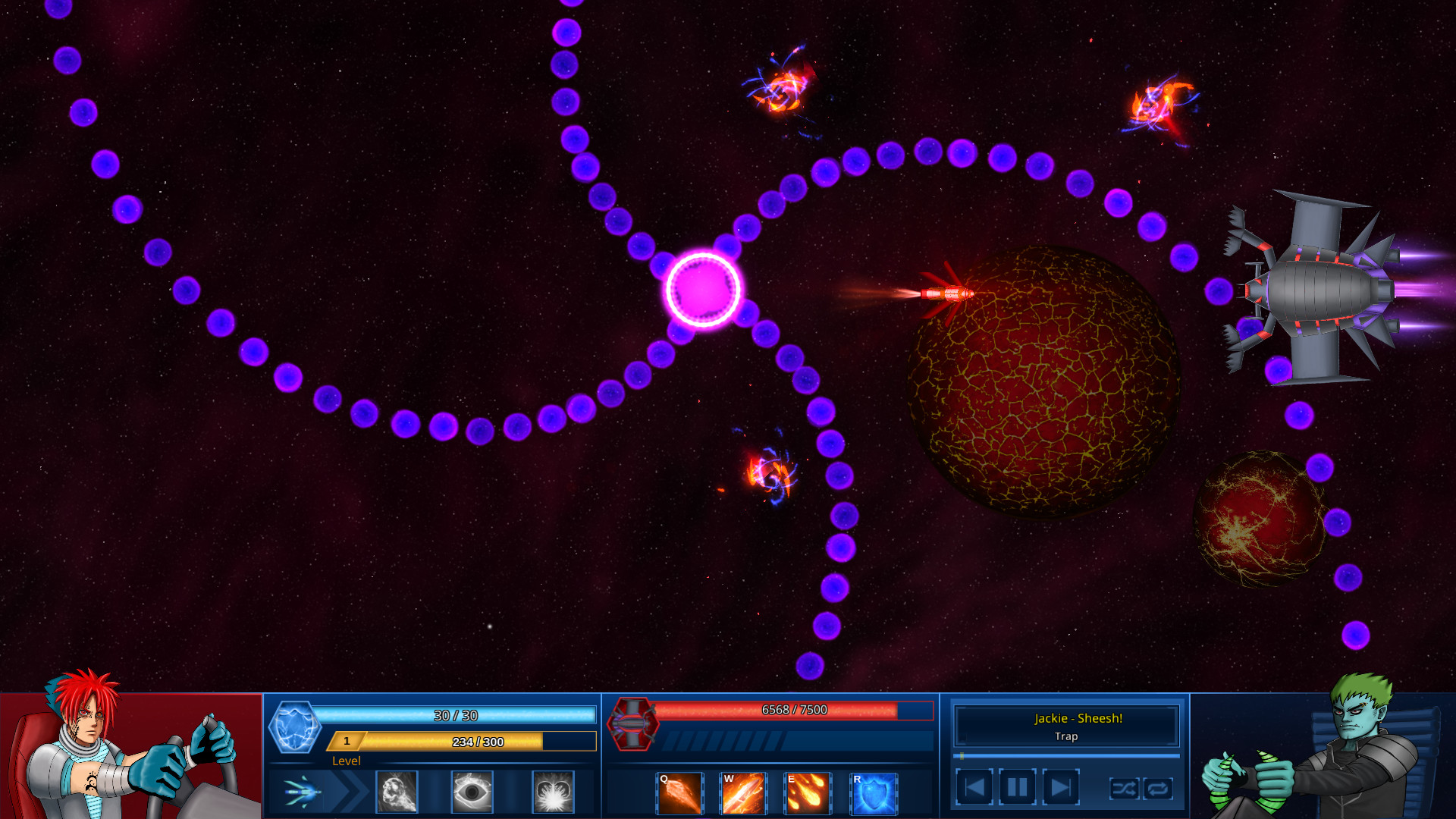Enable repeat mode for music playback

point(1158,789)
